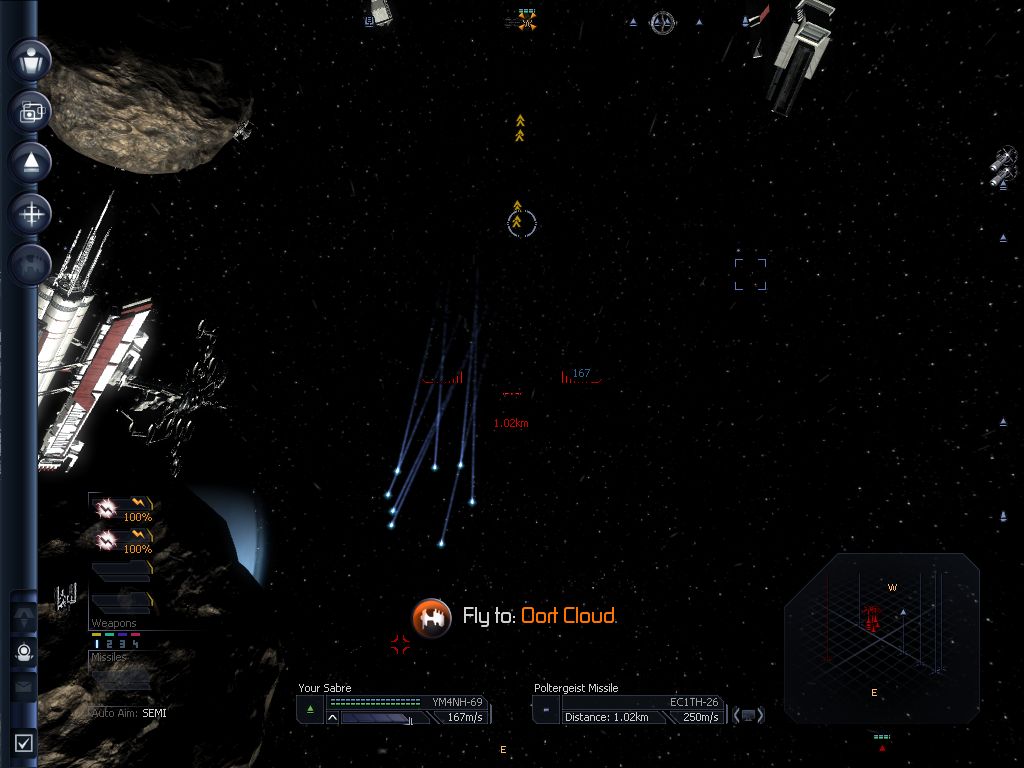Open the pilot personal menu icon
Screen dimensions: 1024x768
(x=31, y=59)
